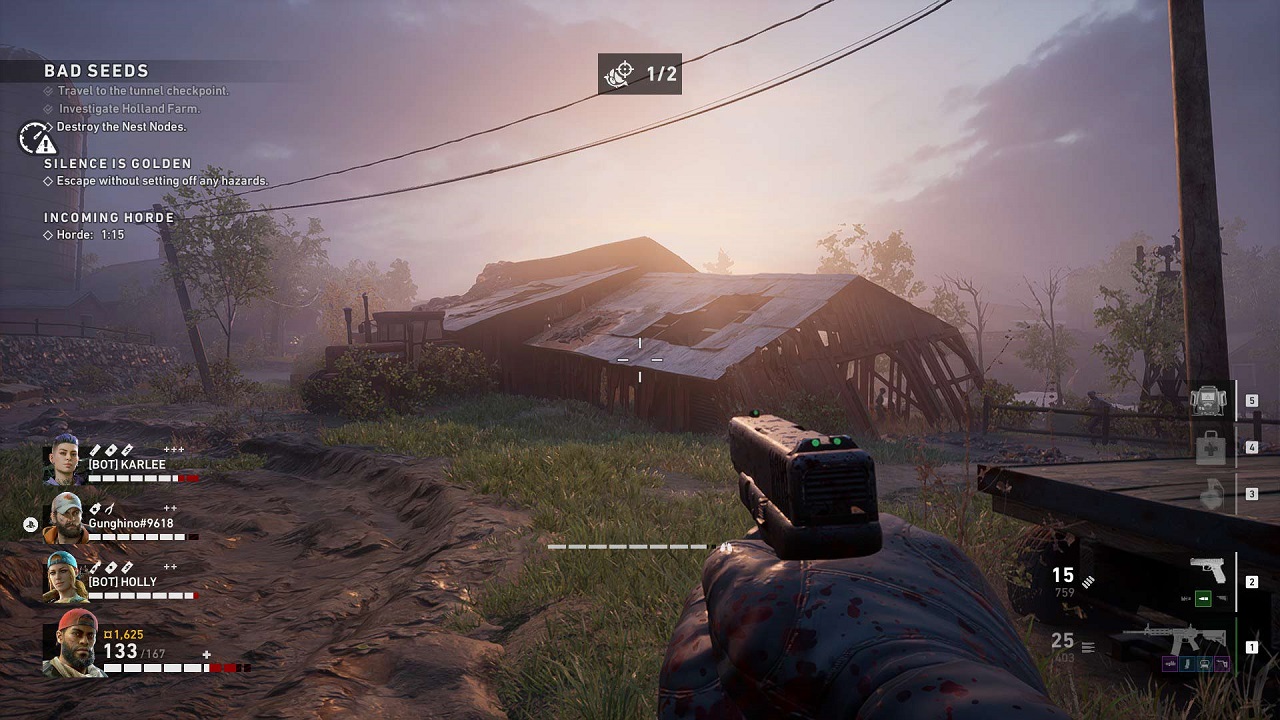Select the defibrillator item in slot 5
Image resolution: width=1280 pixels, height=720 pixels.
(1209, 401)
